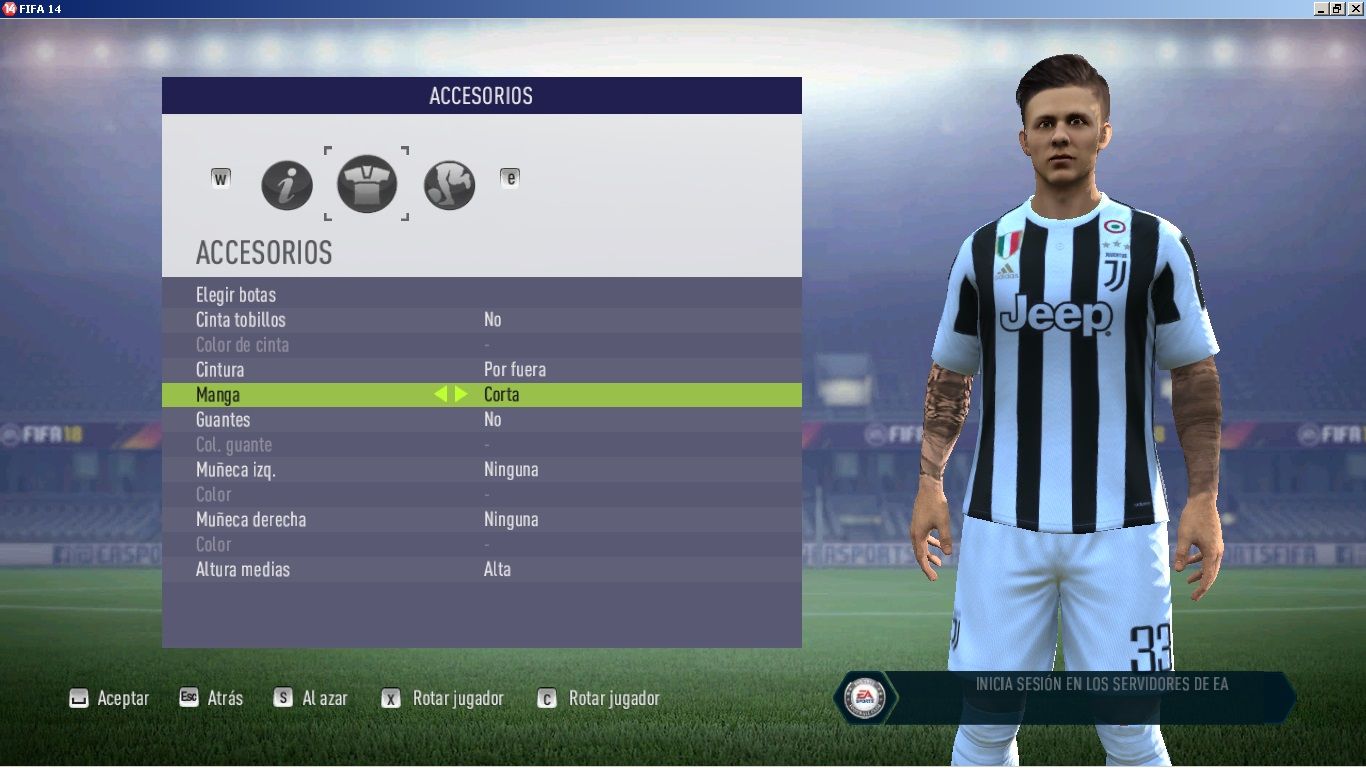The image size is (1366, 768).
Task: Select the Cinta tobillos row
Action: tap(241, 320)
